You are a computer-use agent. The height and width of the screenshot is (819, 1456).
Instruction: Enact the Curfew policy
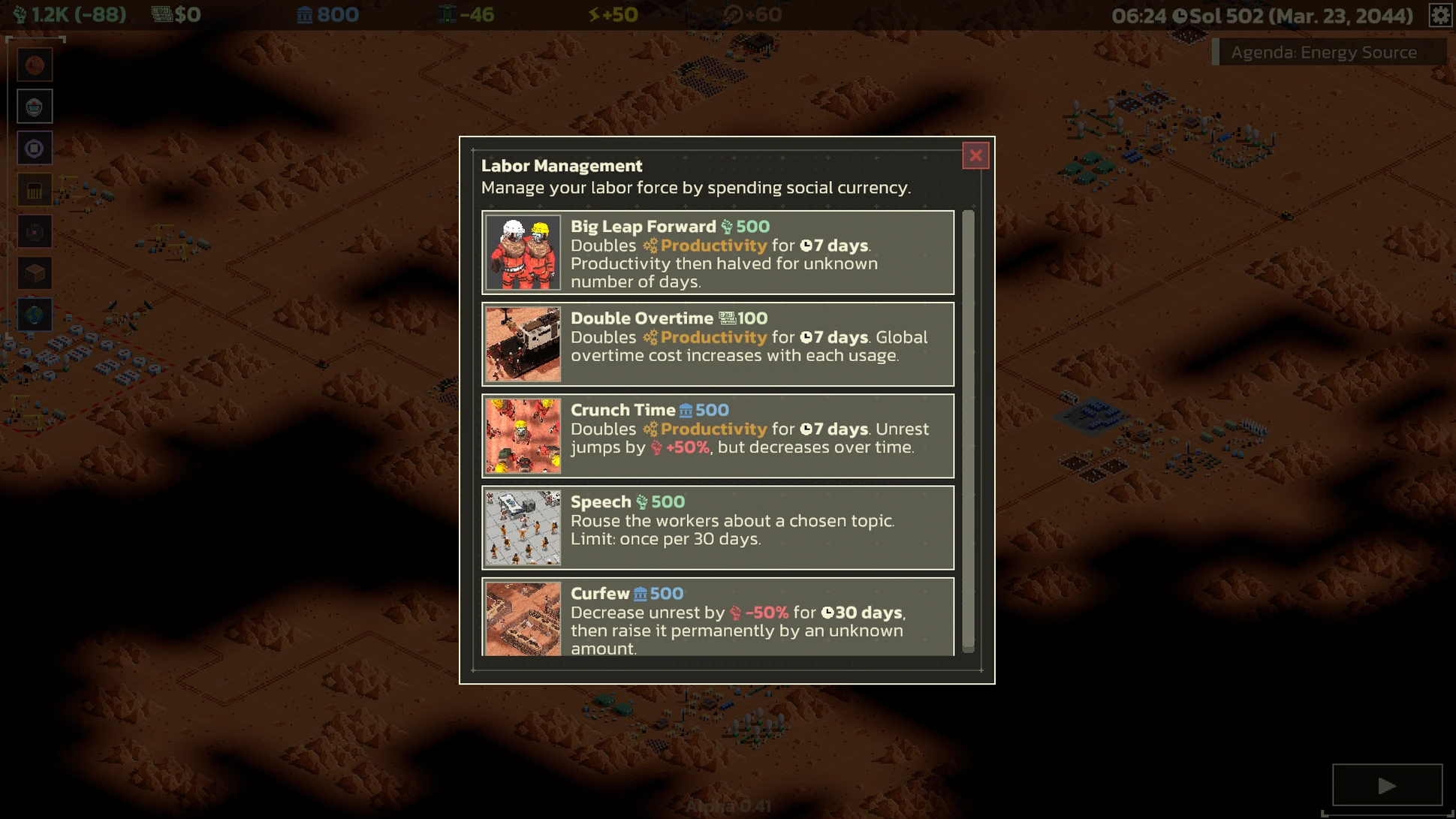718,618
